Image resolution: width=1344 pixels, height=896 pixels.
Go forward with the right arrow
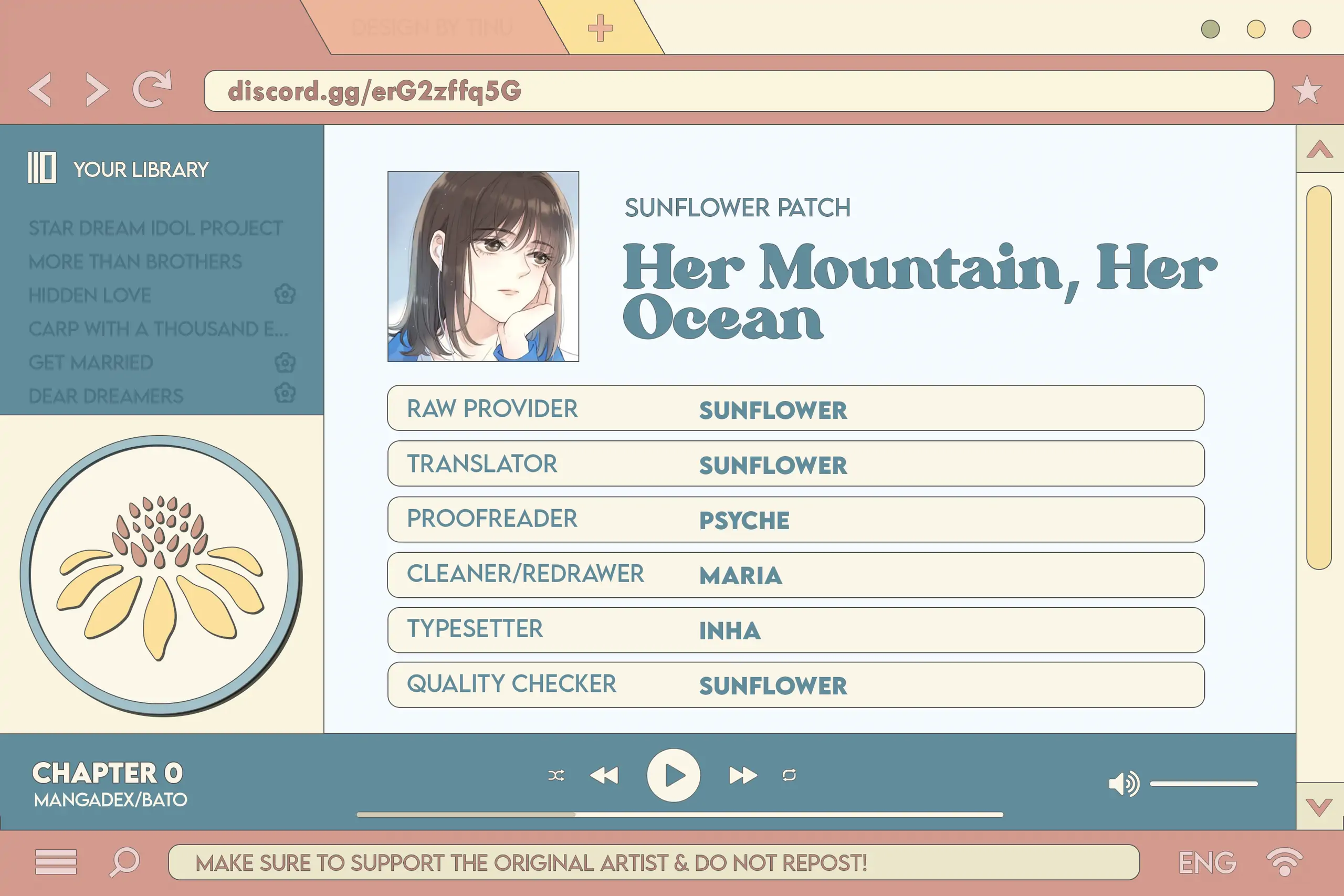(97, 90)
